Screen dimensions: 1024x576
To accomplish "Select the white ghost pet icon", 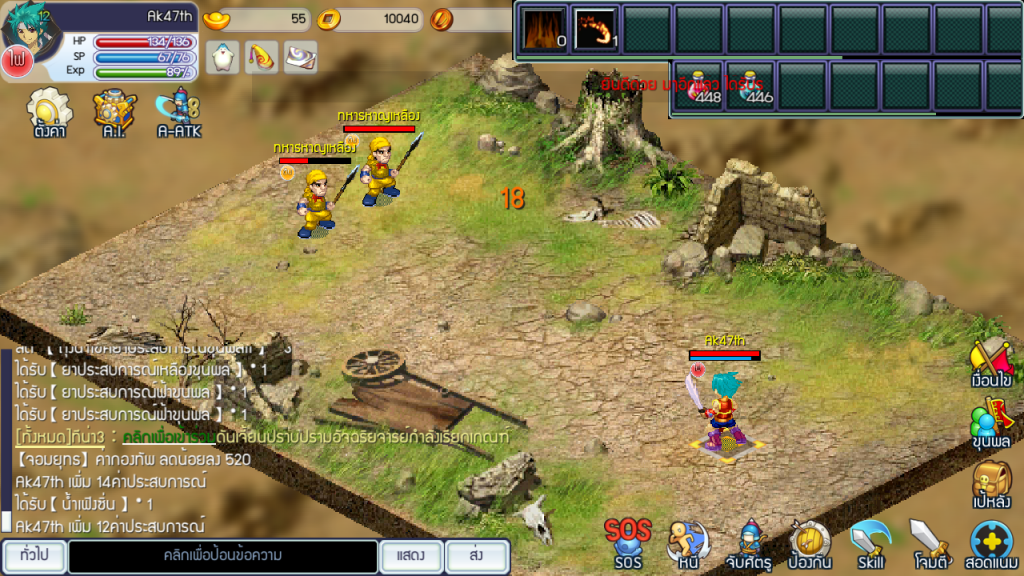I will pos(222,57).
